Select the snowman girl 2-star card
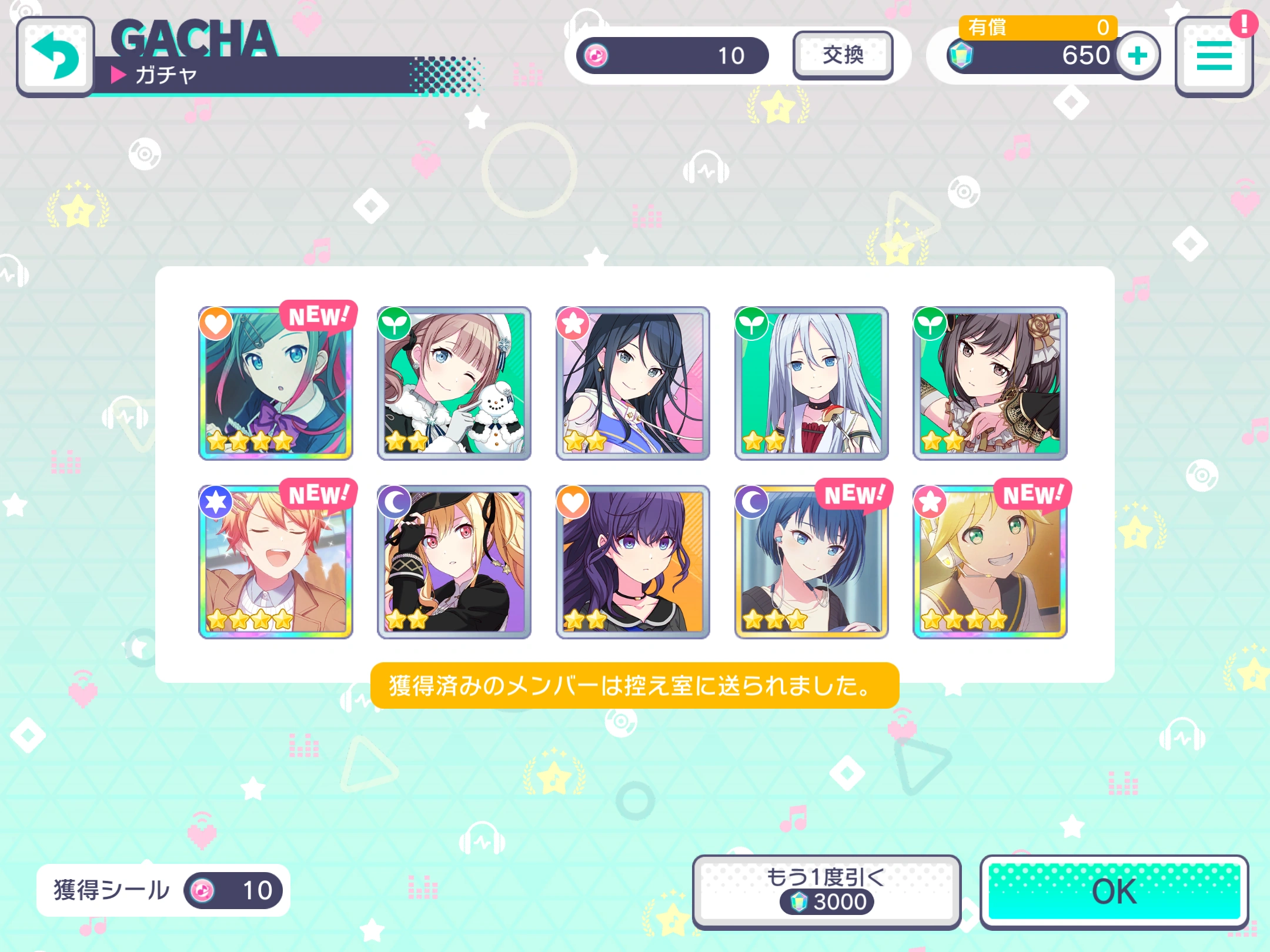This screenshot has width=1270, height=952. point(454,382)
